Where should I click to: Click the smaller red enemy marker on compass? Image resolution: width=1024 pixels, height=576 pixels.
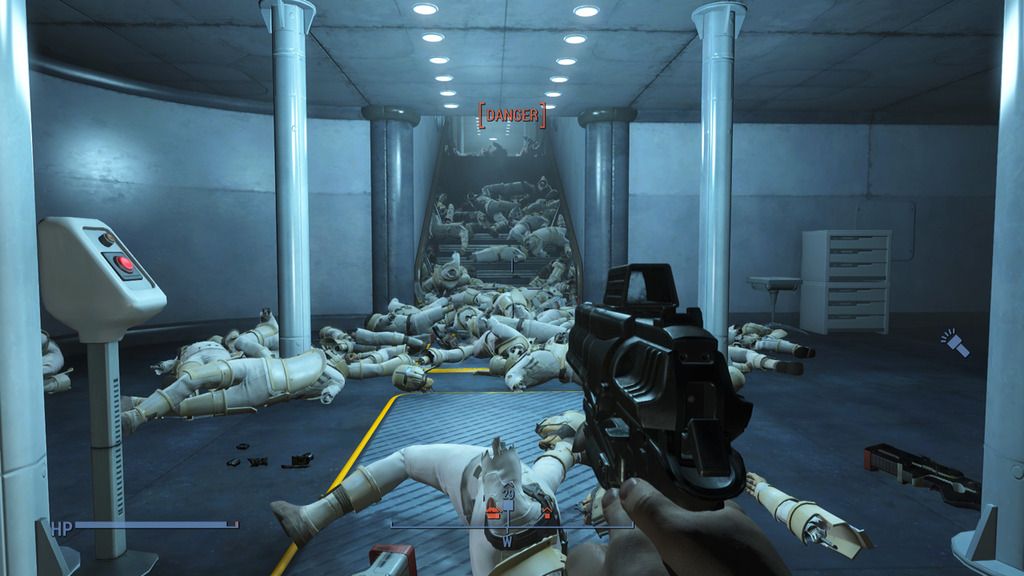coord(547,515)
